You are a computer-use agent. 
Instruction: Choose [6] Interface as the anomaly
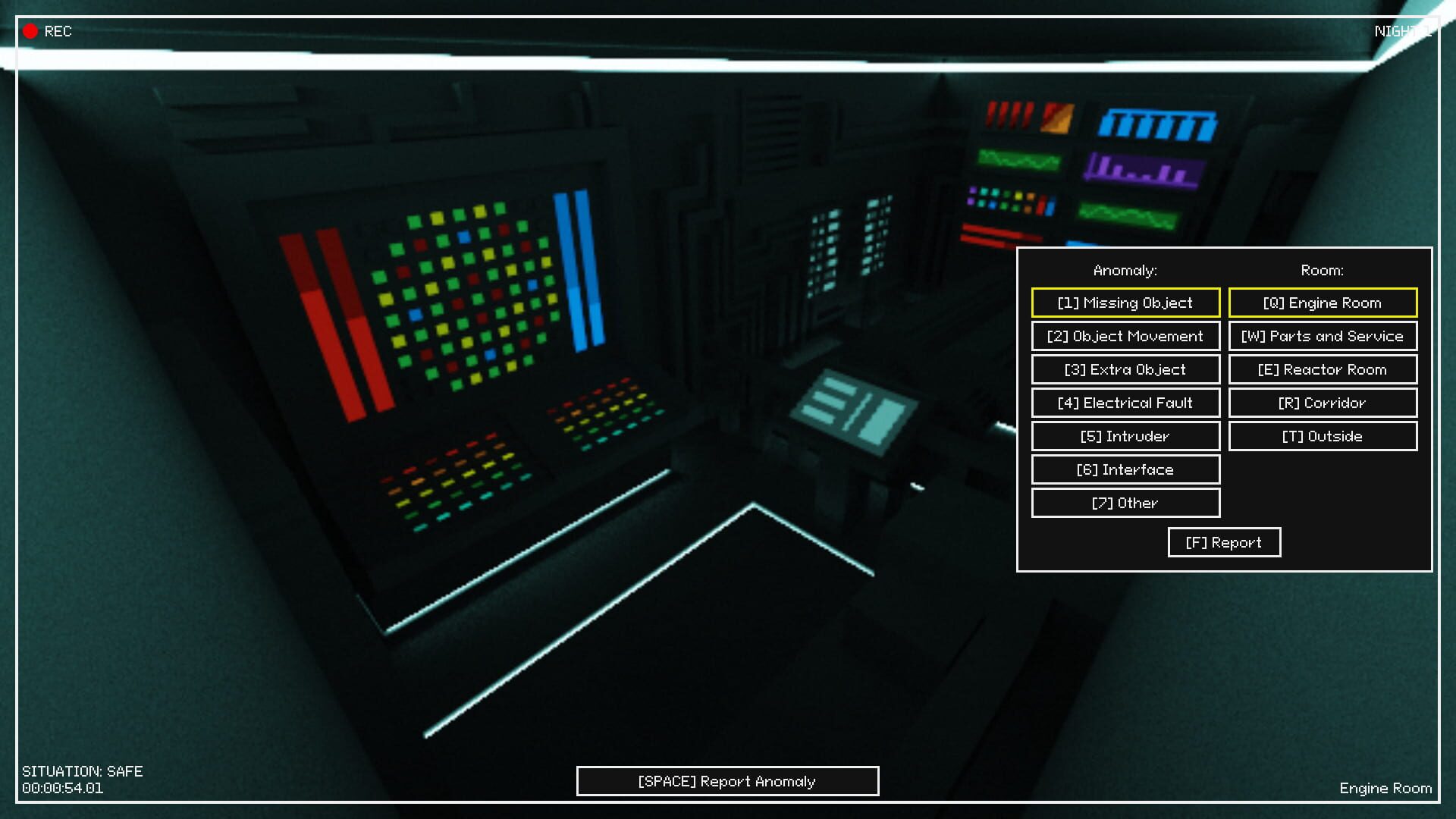click(x=1125, y=469)
